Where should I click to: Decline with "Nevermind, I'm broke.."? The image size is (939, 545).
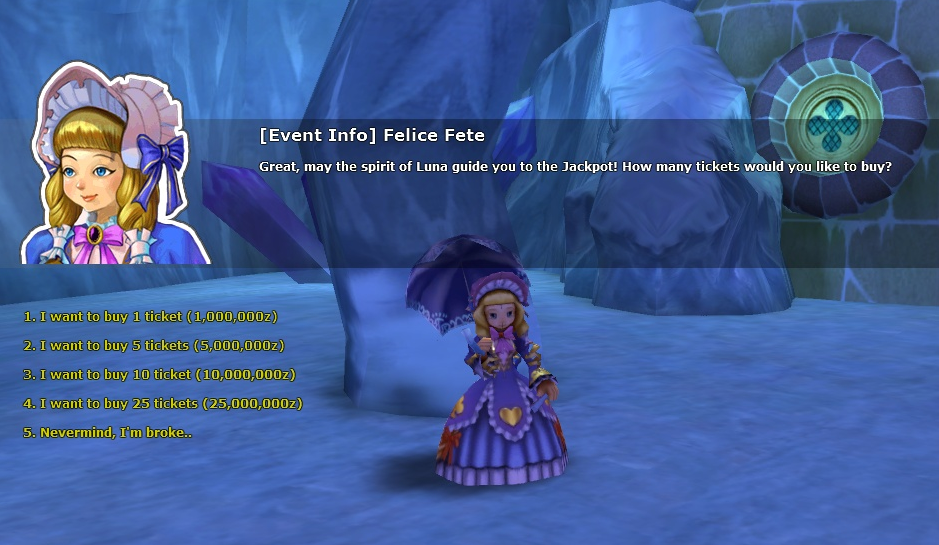pos(107,432)
